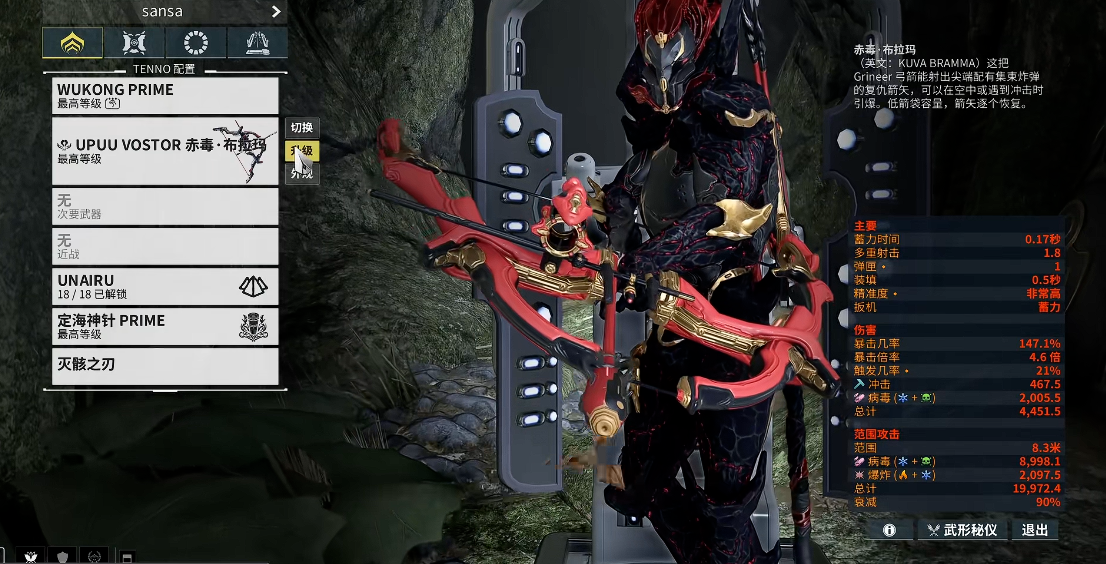Select the 定海神针 PRIME slot
Screen dimensions: 1106x564
[x=165, y=326]
